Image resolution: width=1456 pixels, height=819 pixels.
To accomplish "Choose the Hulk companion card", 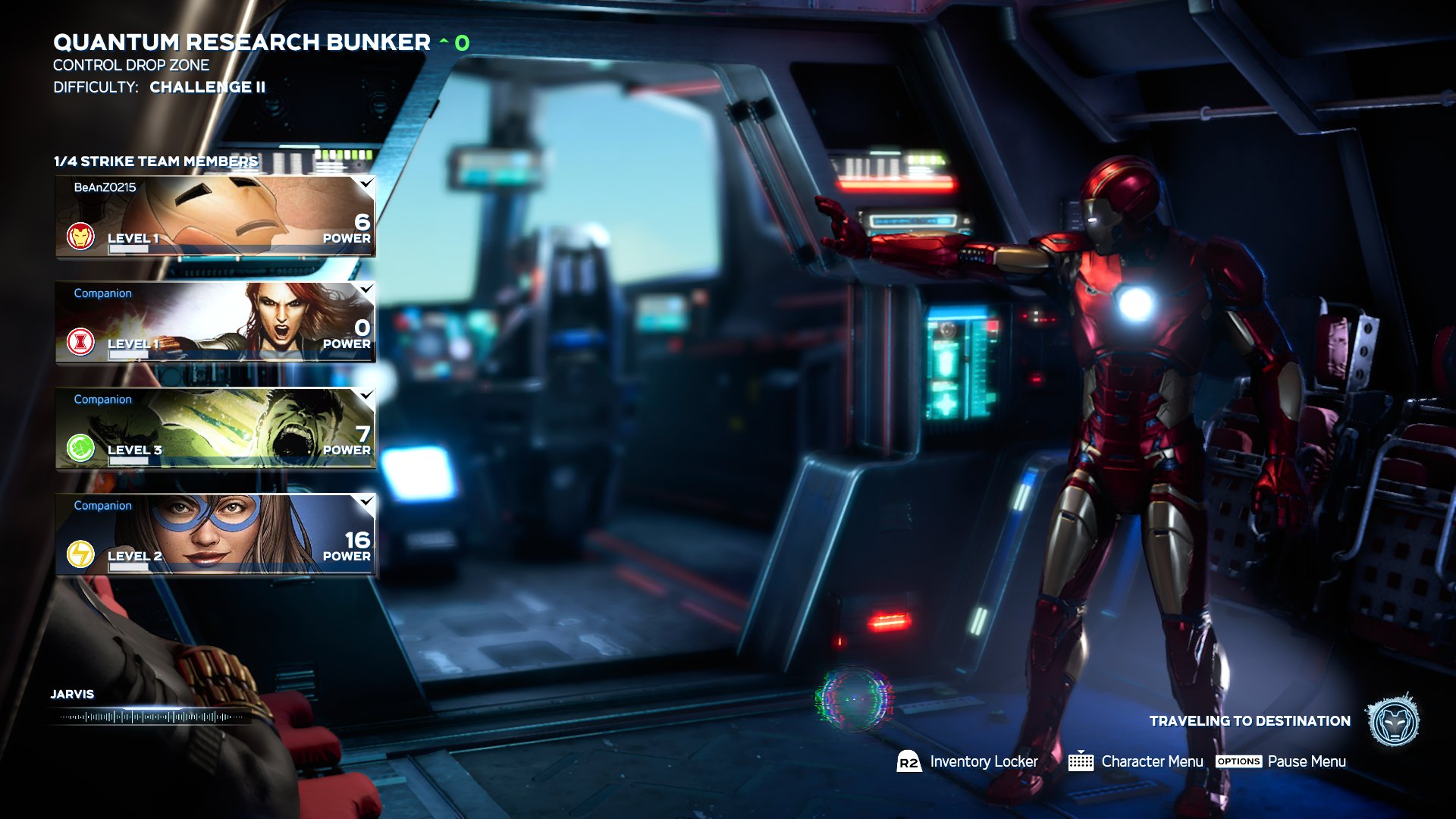I will click(x=215, y=429).
